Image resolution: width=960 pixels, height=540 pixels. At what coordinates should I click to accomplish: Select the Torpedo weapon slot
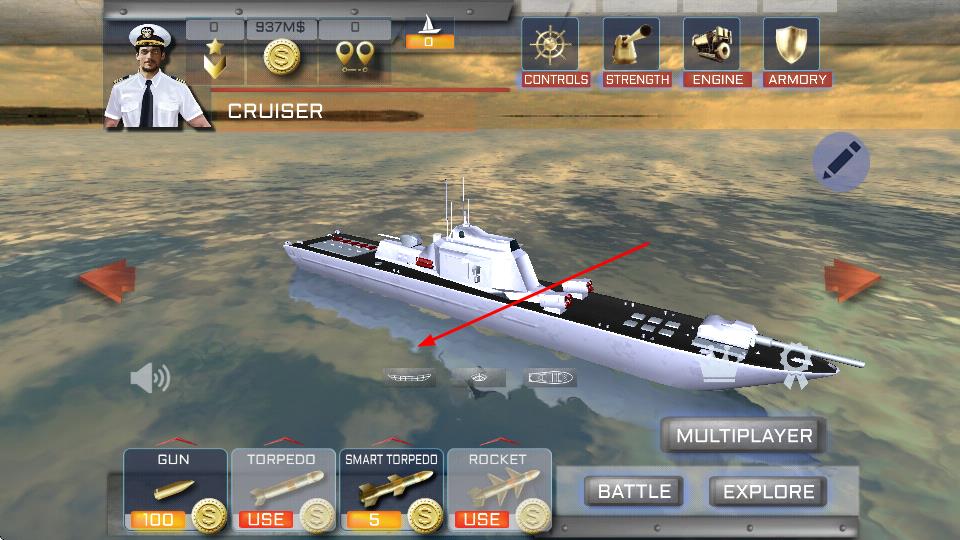(x=282, y=490)
